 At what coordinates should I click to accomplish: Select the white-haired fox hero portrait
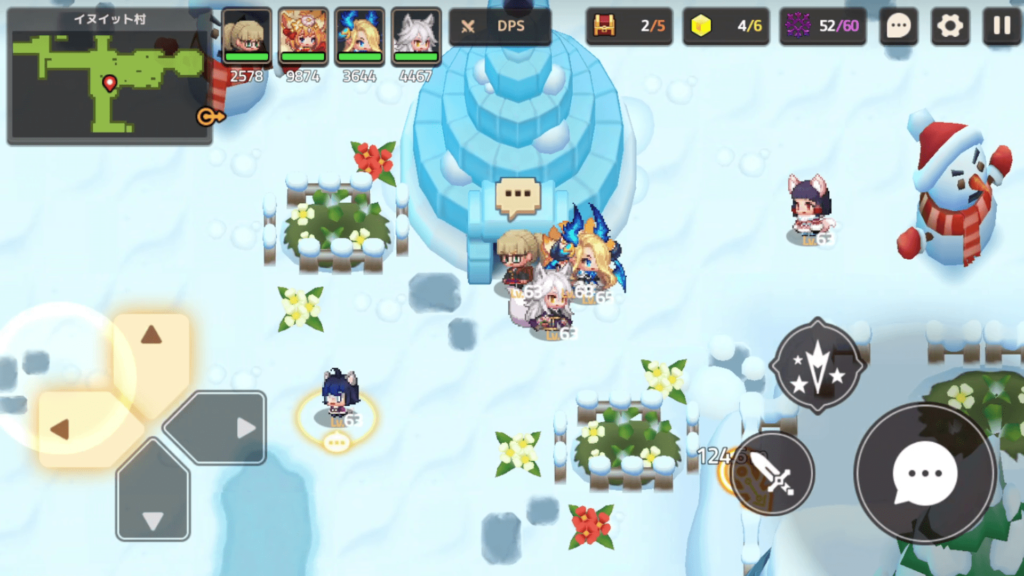click(416, 37)
